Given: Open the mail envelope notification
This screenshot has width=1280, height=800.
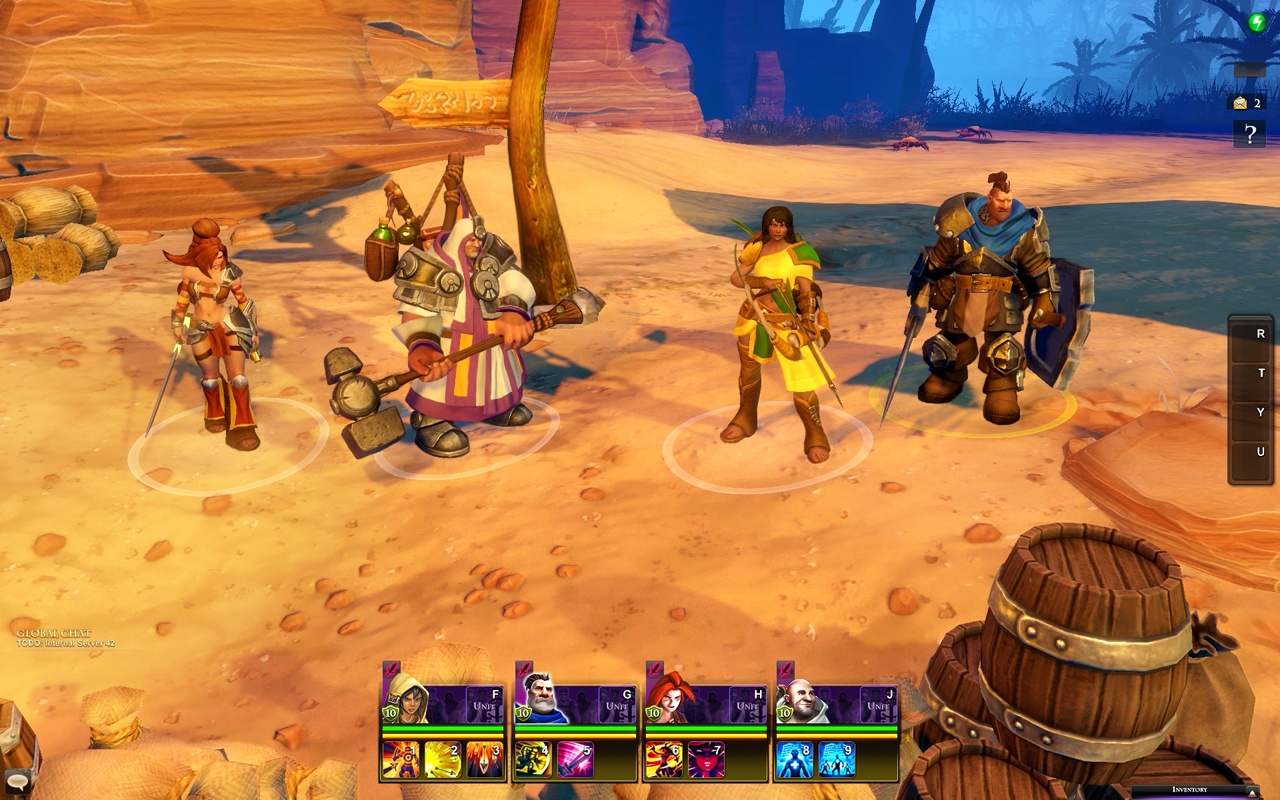Looking at the screenshot, I should point(1242,102).
